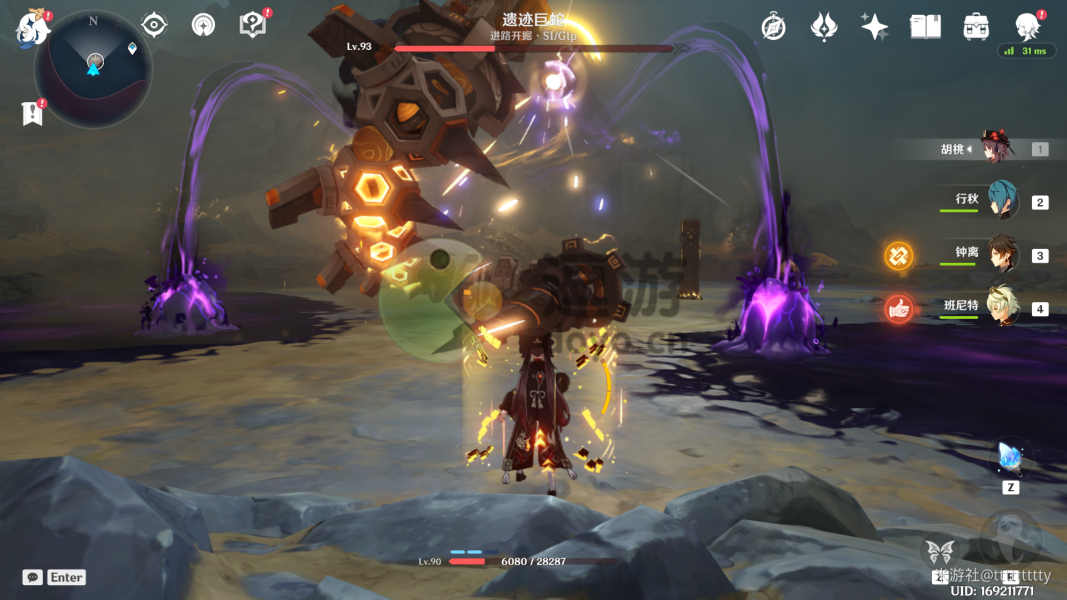Trigger the ghost Elemental Burst
Viewport: 1067px width, 600px height.
pos(1009,537)
